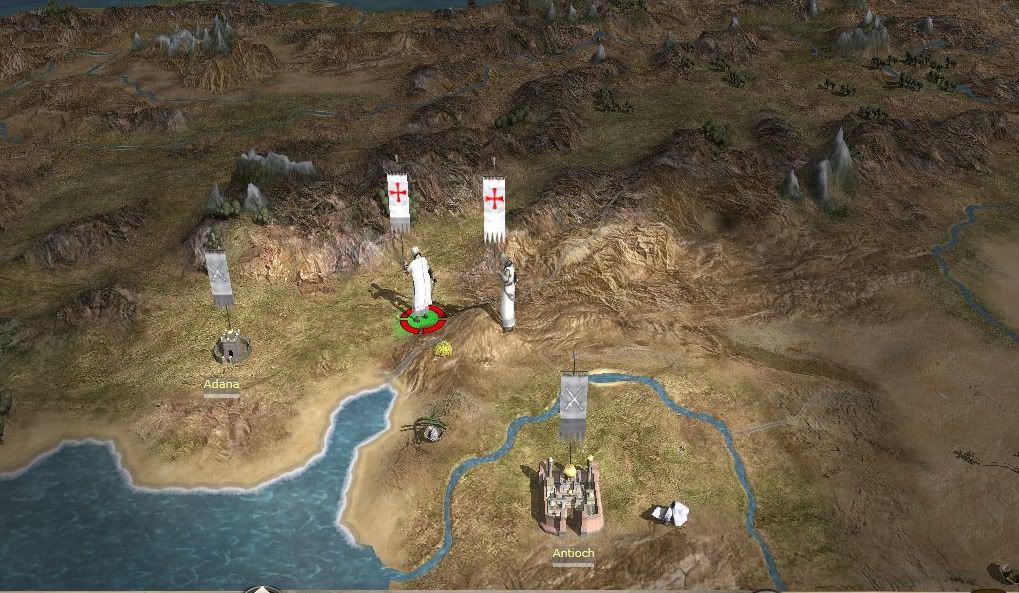
Task: Select the Adana settlement name label
Action: pos(221,383)
